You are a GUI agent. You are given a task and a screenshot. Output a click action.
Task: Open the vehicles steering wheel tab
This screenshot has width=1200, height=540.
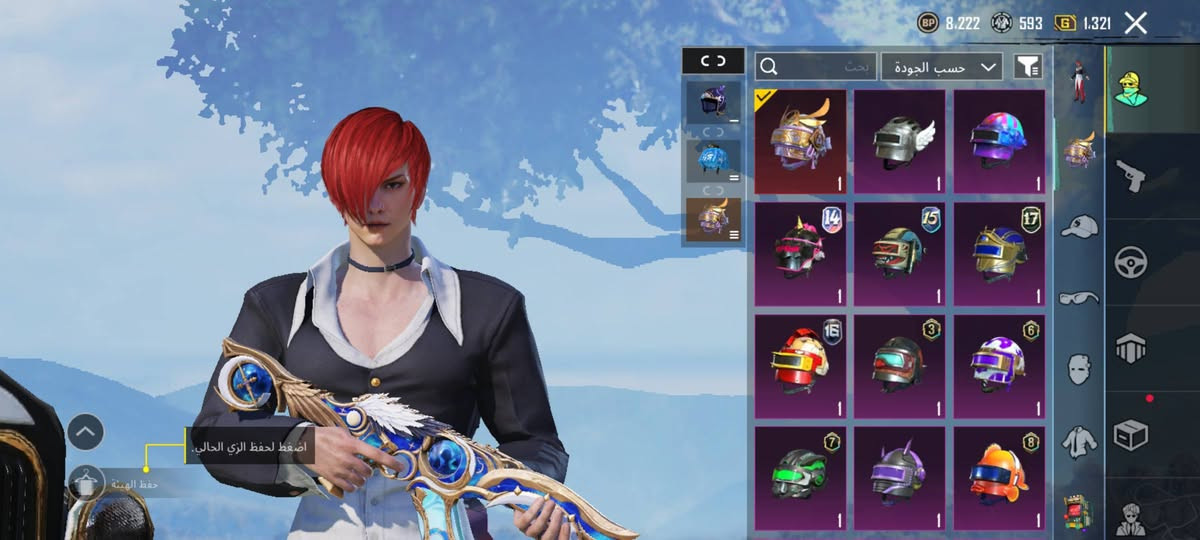click(1131, 262)
